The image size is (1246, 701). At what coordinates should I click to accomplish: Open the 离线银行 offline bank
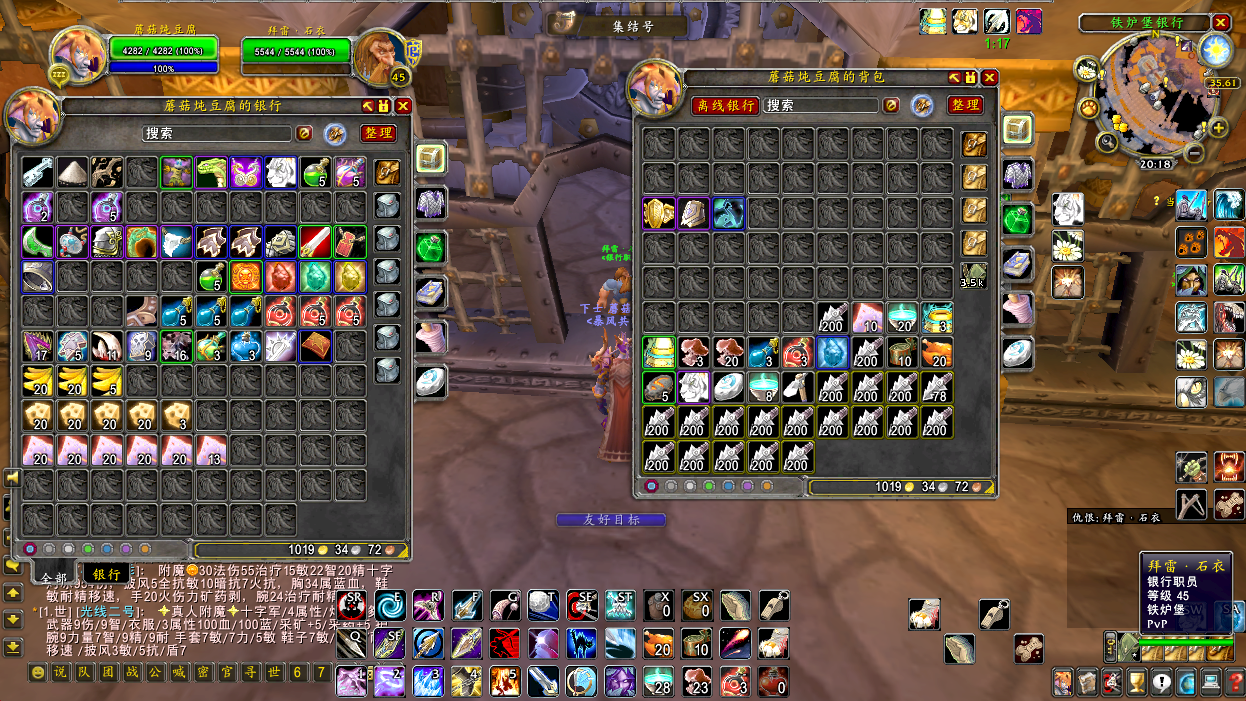coord(726,105)
